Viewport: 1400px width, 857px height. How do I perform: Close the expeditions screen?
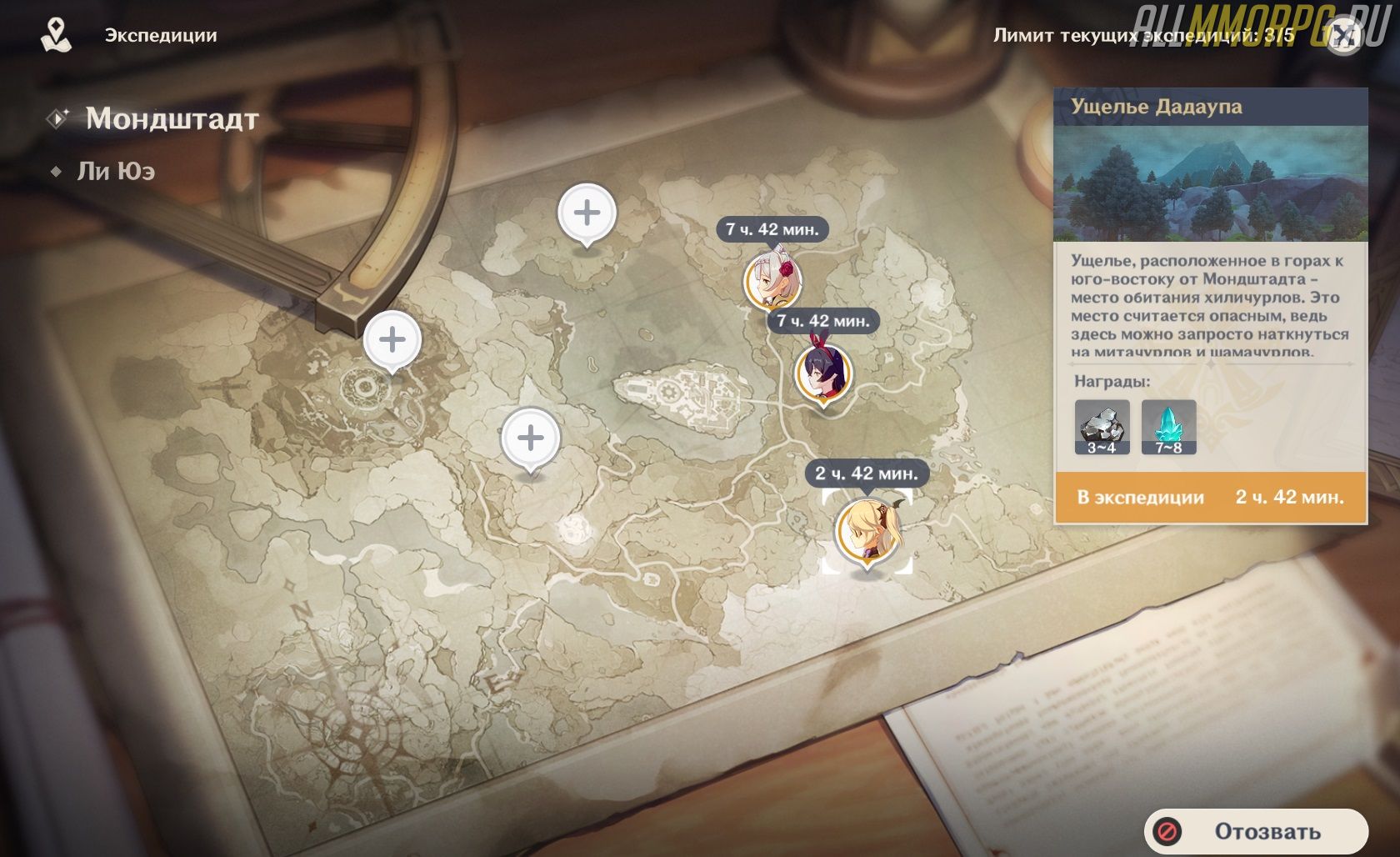(x=1343, y=36)
